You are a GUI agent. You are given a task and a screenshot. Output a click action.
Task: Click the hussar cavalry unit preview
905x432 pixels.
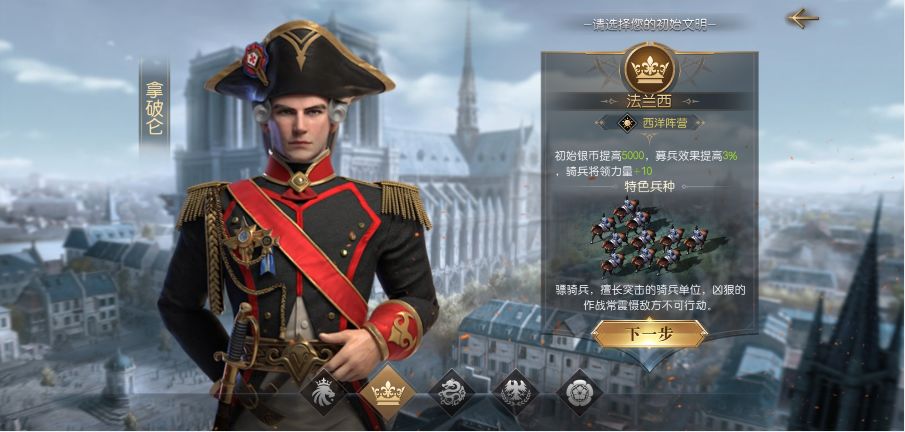(649, 236)
